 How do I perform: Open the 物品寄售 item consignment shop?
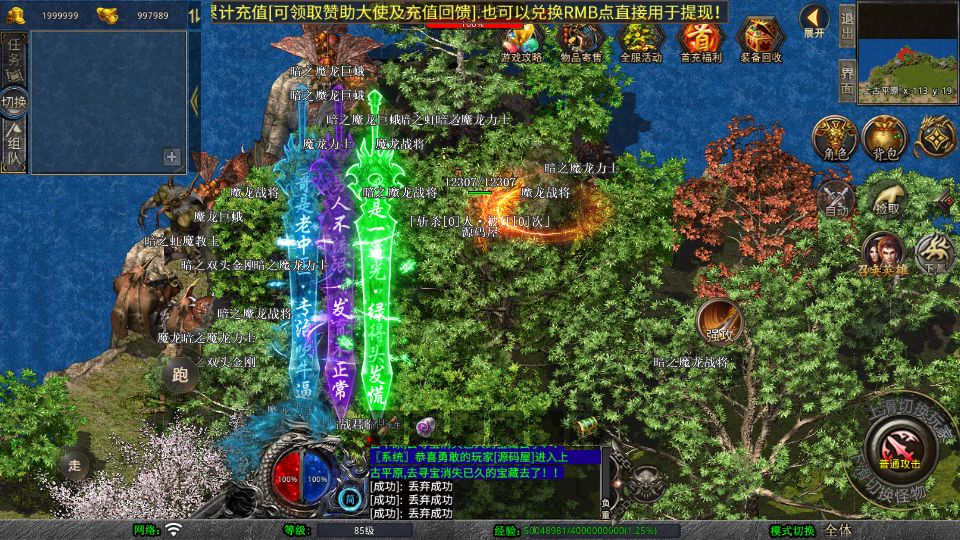click(x=581, y=38)
